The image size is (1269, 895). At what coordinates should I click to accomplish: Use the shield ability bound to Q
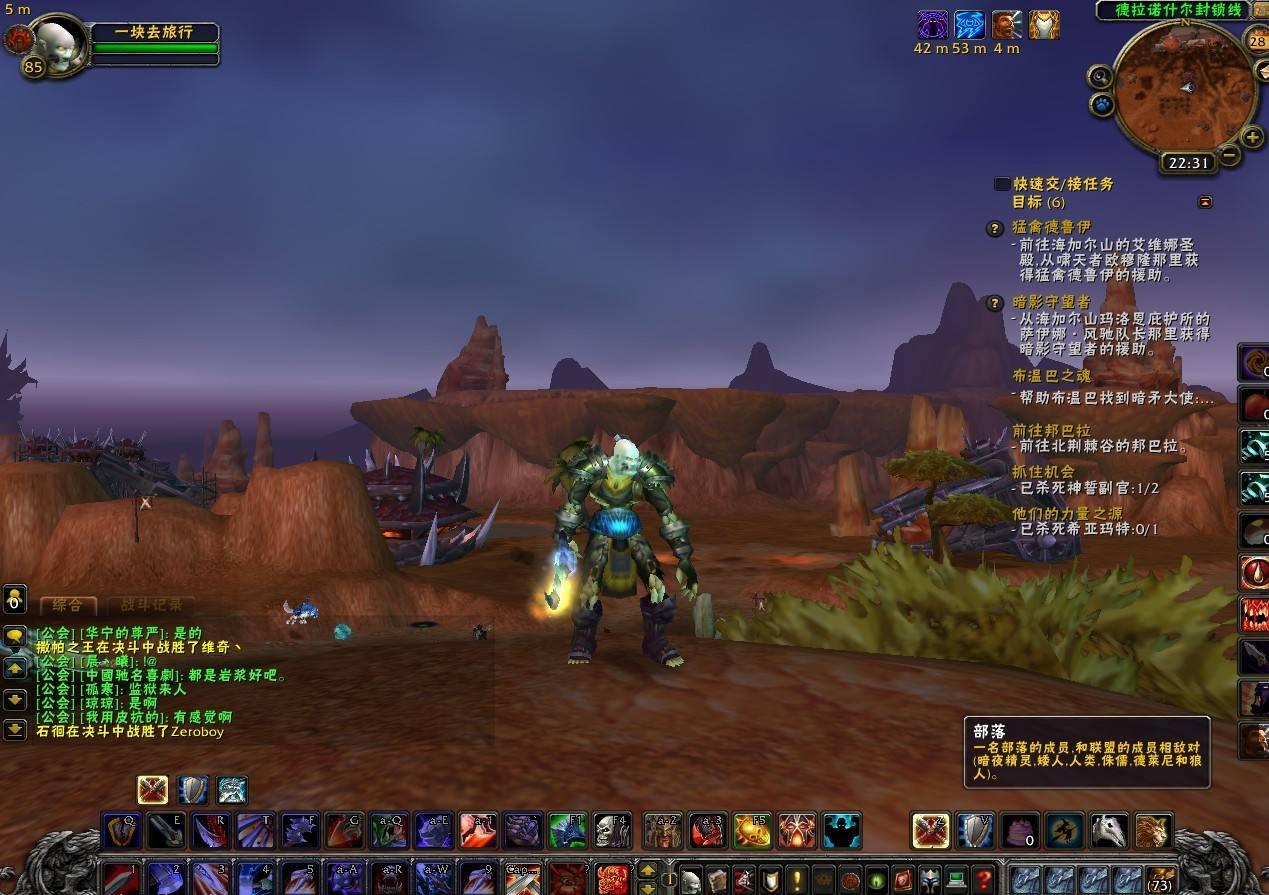pyautogui.click(x=122, y=830)
